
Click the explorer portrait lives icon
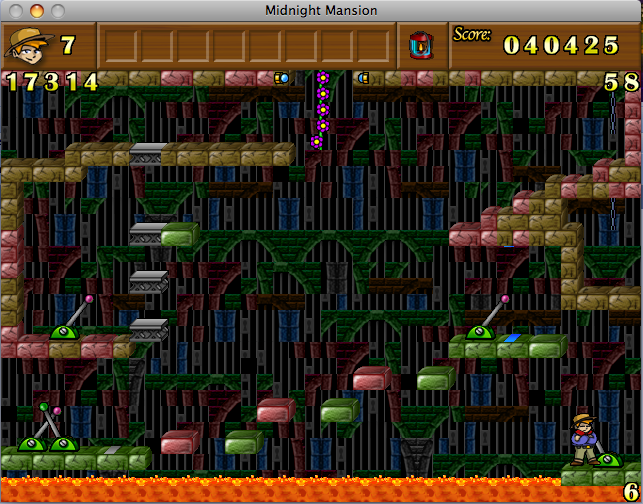coord(30,44)
